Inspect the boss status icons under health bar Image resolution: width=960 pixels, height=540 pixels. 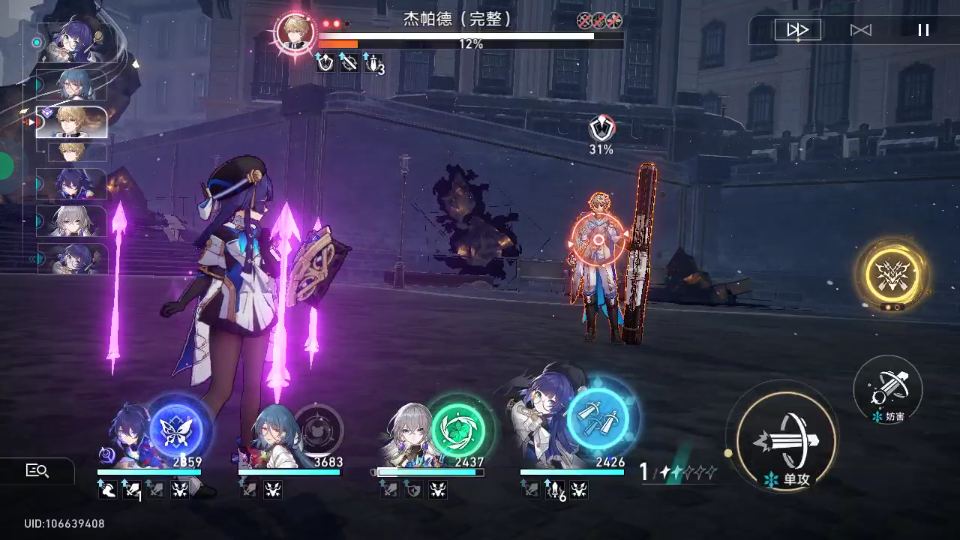(x=349, y=63)
